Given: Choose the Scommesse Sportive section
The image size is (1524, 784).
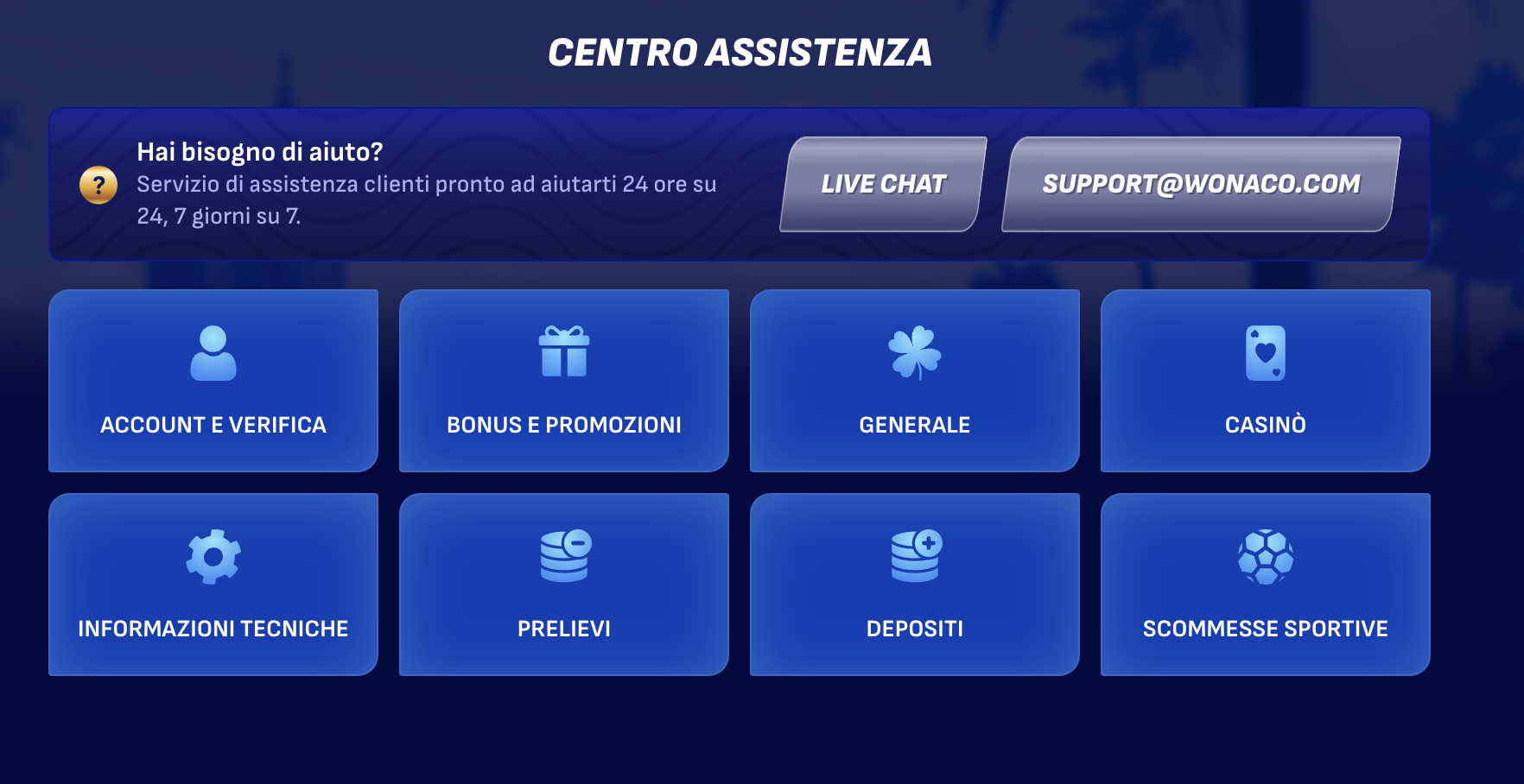Looking at the screenshot, I should point(1265,585).
